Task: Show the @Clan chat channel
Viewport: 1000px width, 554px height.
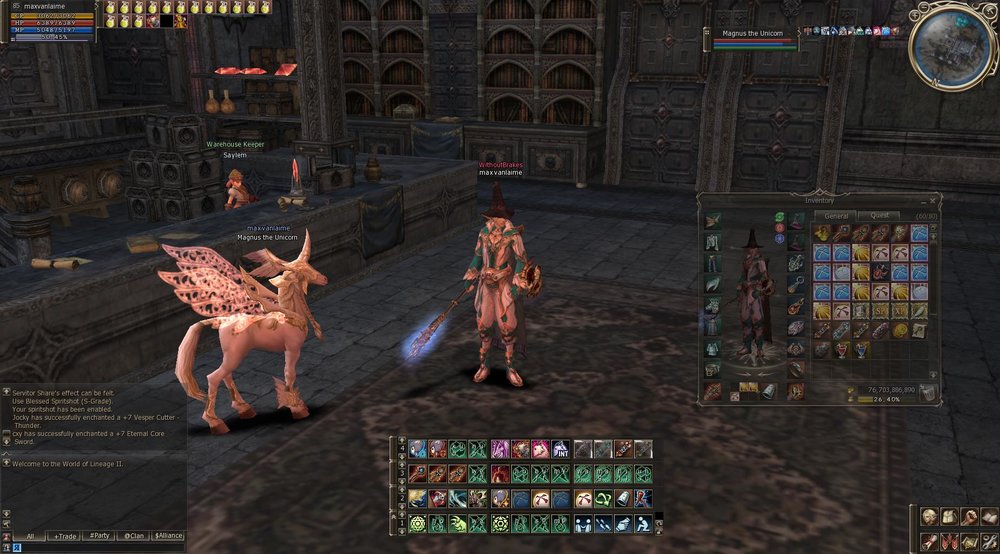Action: (x=132, y=536)
